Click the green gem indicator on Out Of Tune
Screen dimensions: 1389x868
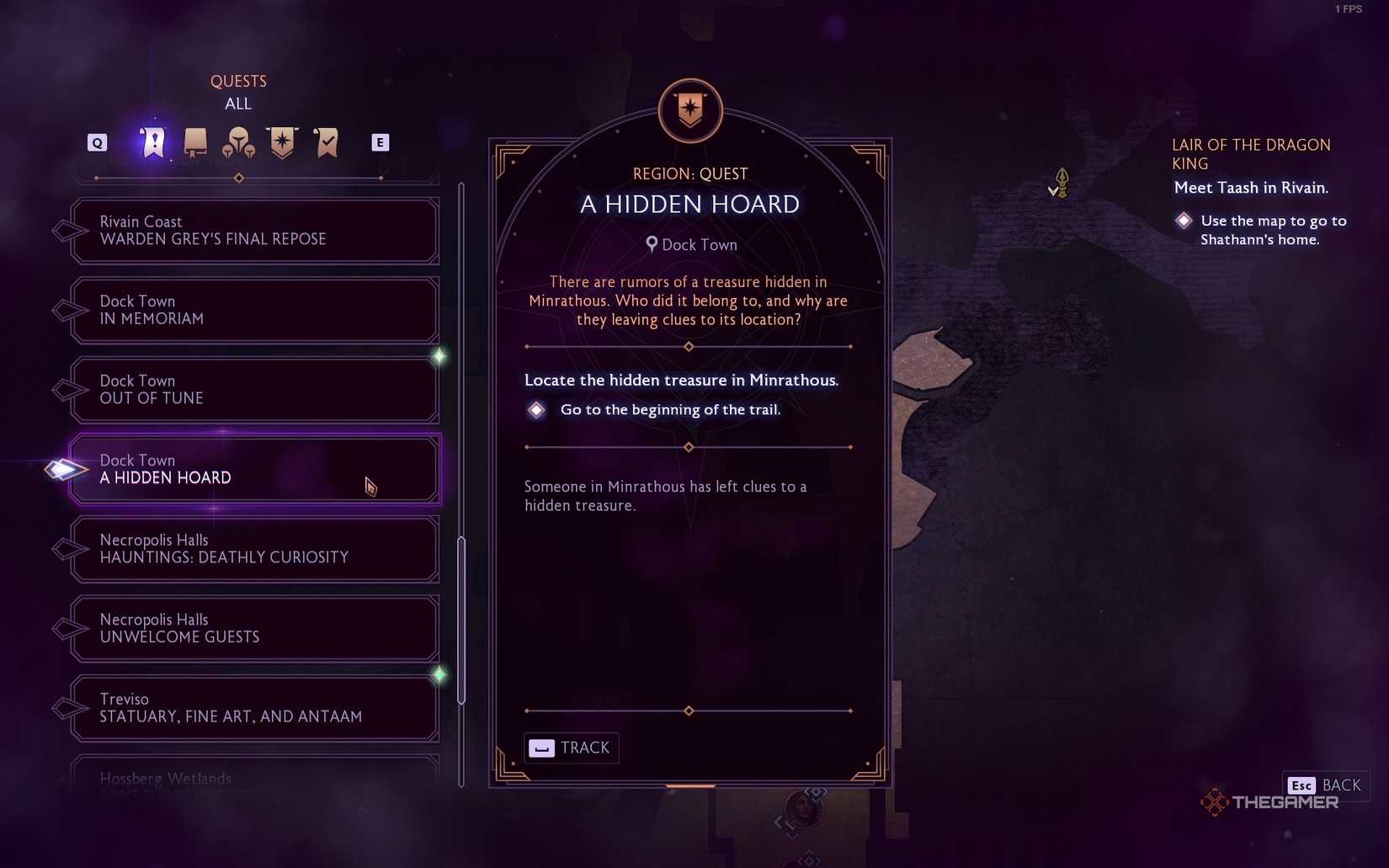[439, 357]
